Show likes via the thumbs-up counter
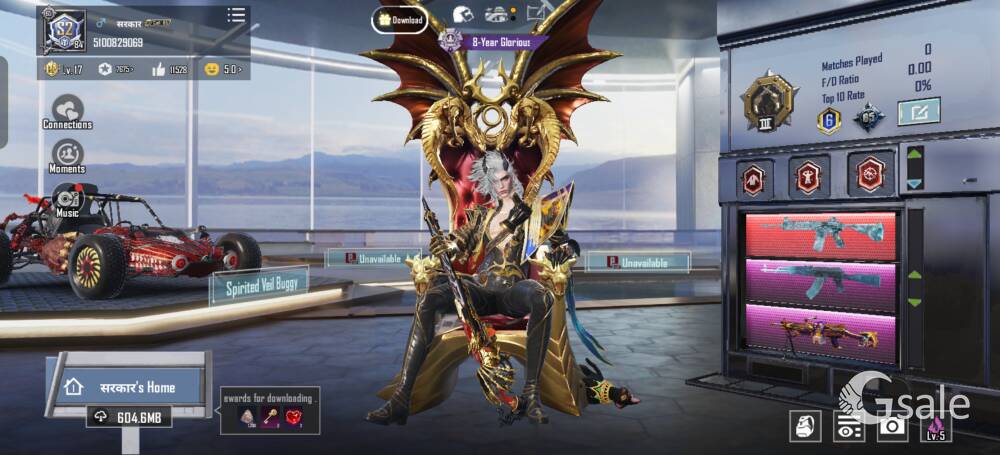Image resolution: width=1000 pixels, height=455 pixels. [x=170, y=69]
